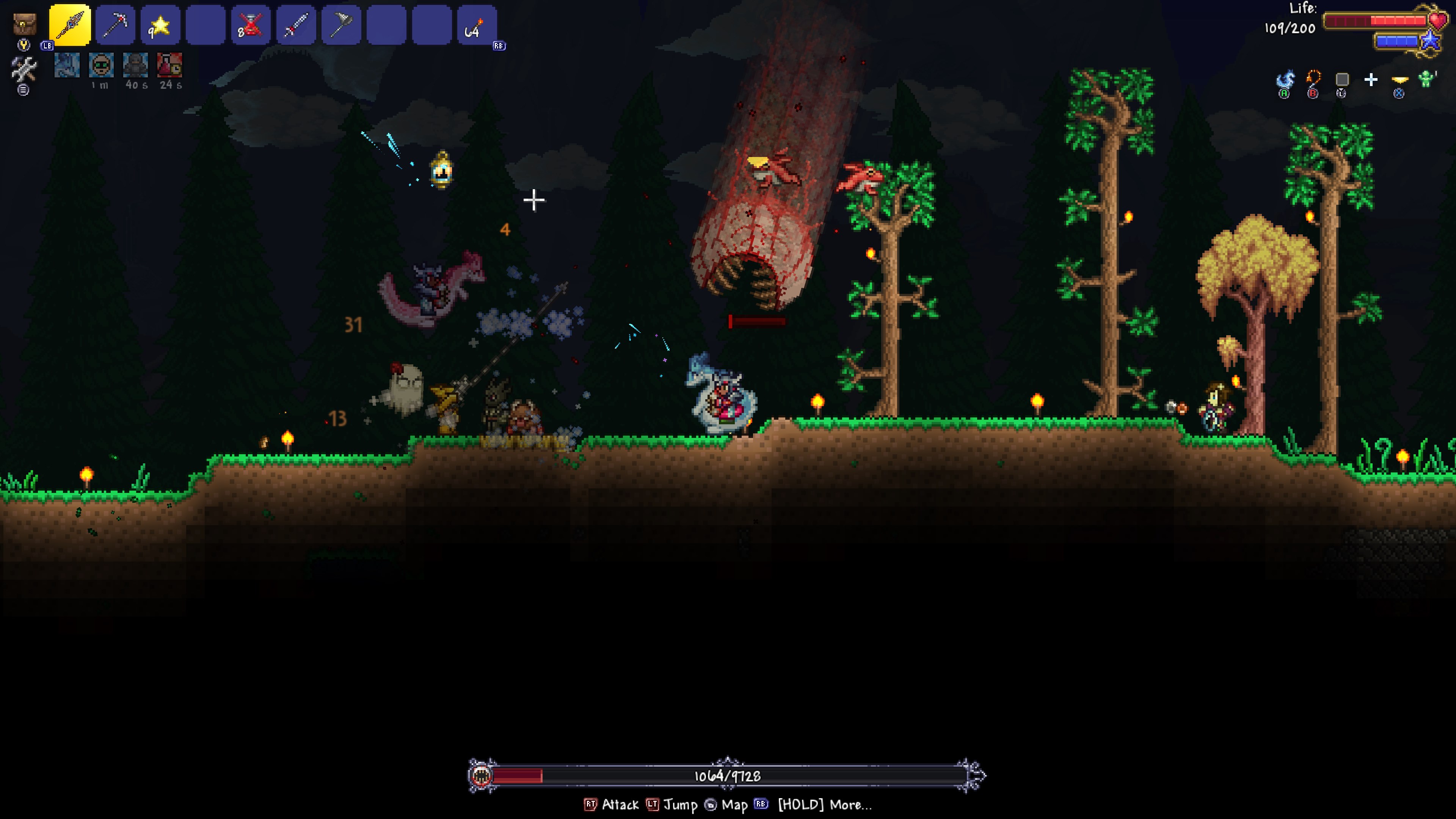Click the green-eyed face buff icon
This screenshot has width=1456, height=819.
(101, 65)
